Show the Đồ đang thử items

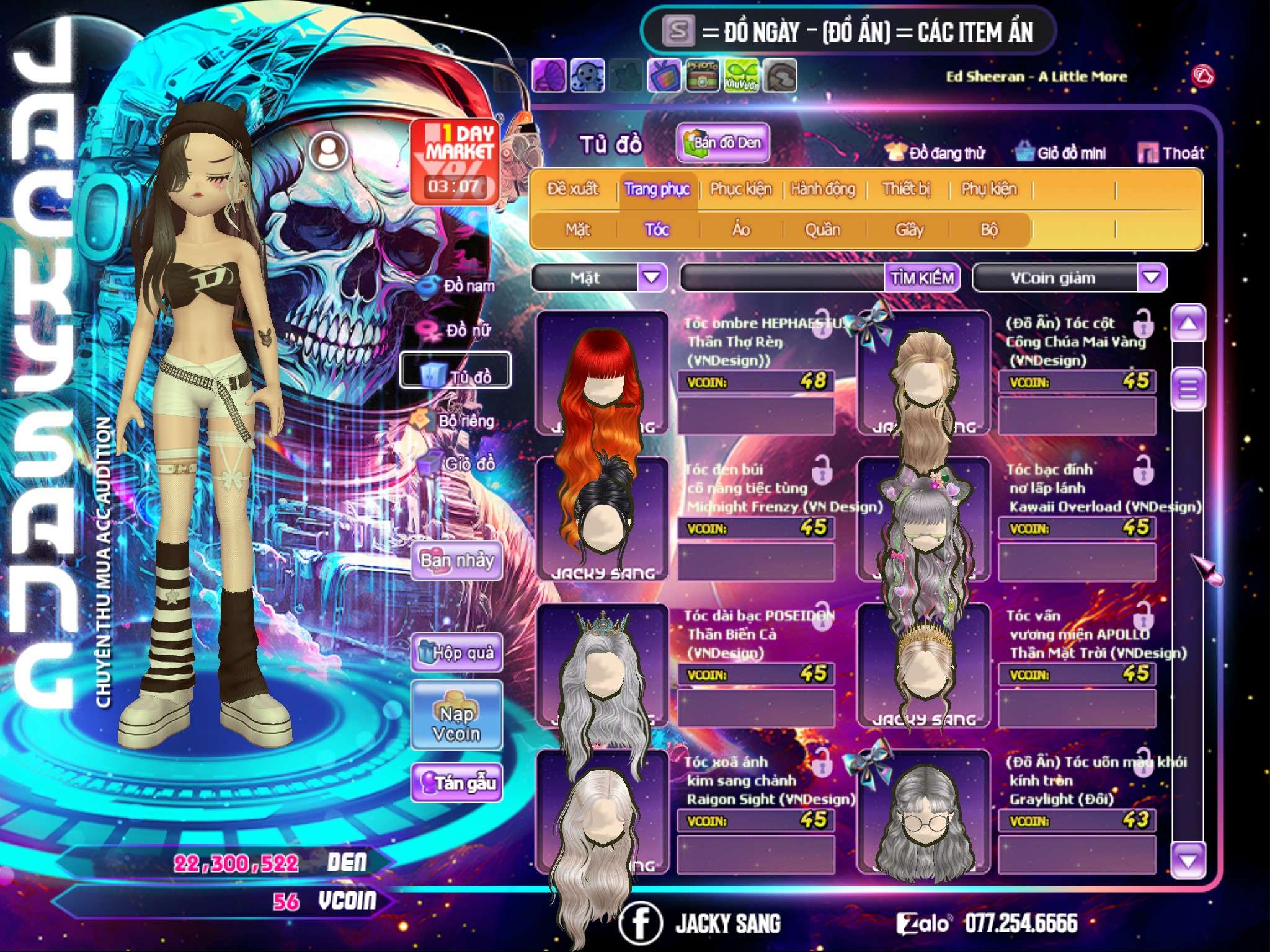[x=936, y=152]
